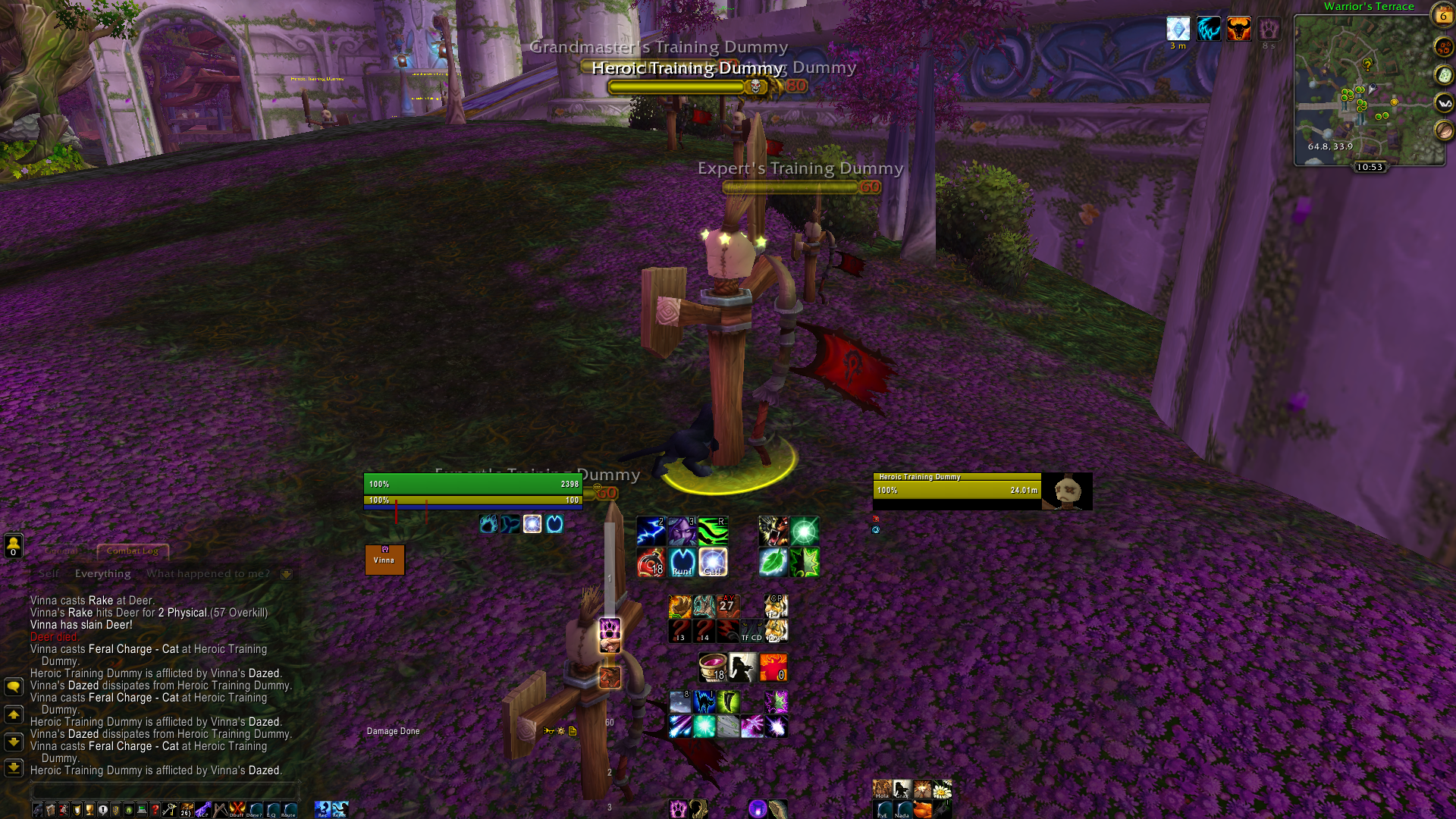The height and width of the screenshot is (819, 1456).
Task: Cast the green leaf healing spell
Action: [x=773, y=563]
